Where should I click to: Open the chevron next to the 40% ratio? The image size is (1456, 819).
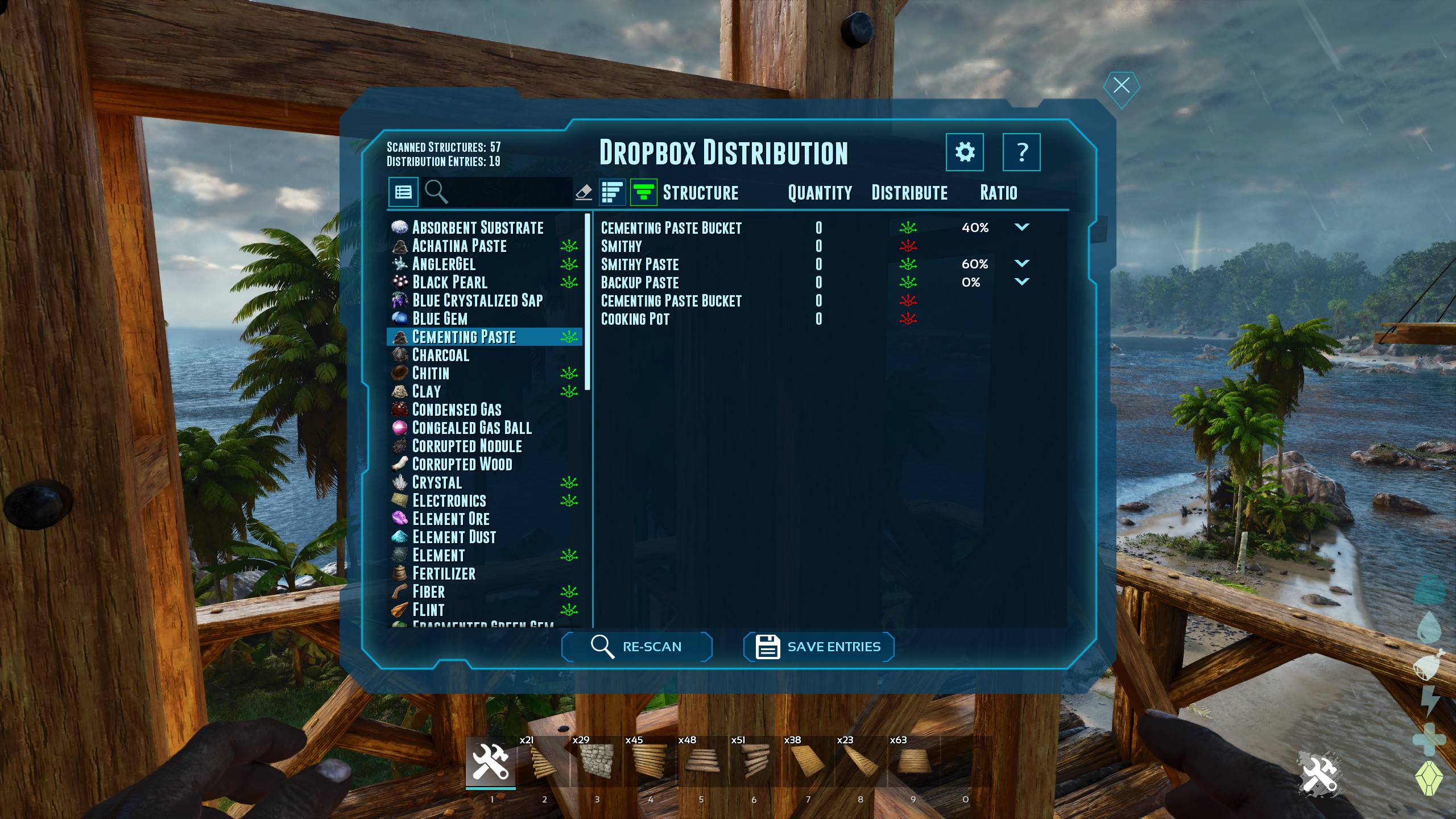click(x=1023, y=227)
